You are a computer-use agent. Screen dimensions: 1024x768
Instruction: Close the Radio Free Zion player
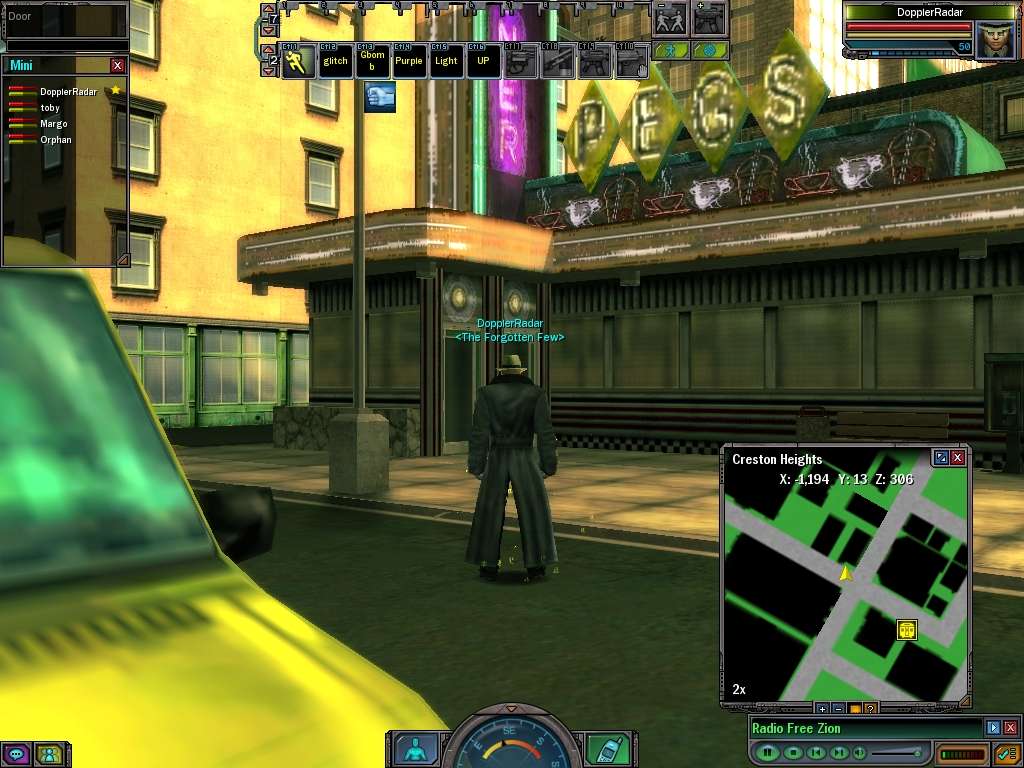[1010, 728]
